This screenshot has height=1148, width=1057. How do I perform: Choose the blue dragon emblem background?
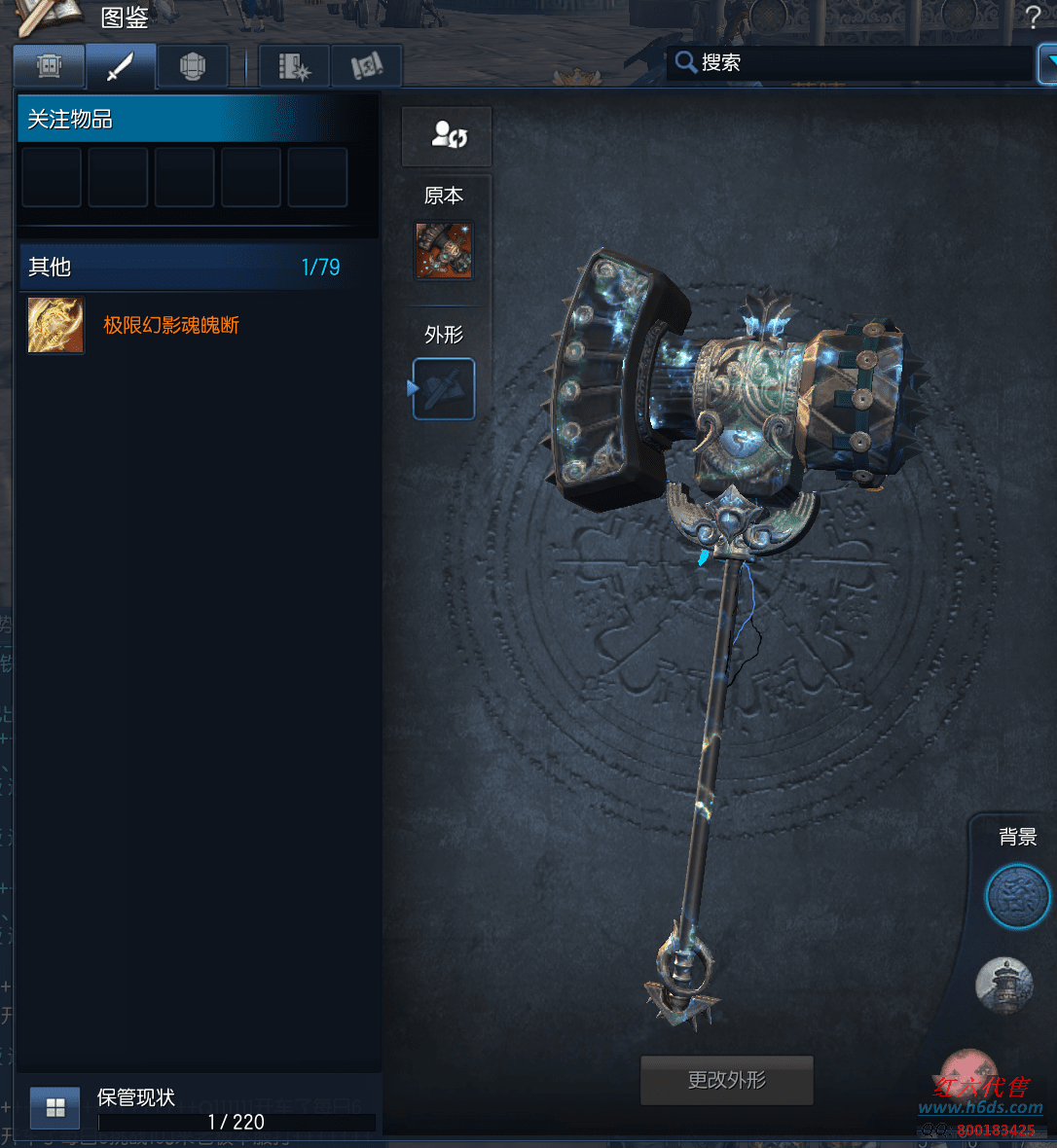[1017, 896]
